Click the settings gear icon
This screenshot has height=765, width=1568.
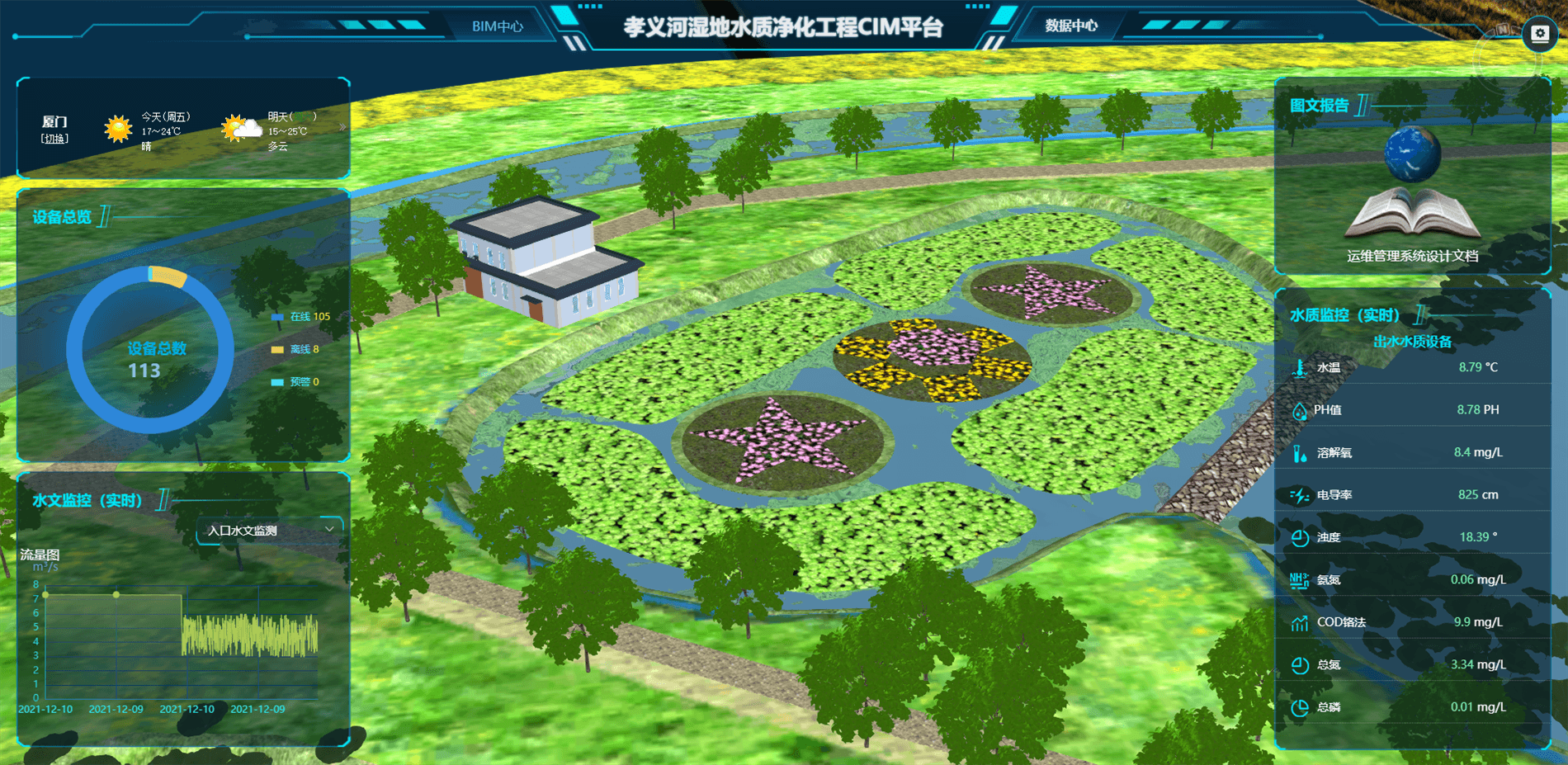click(x=1539, y=34)
